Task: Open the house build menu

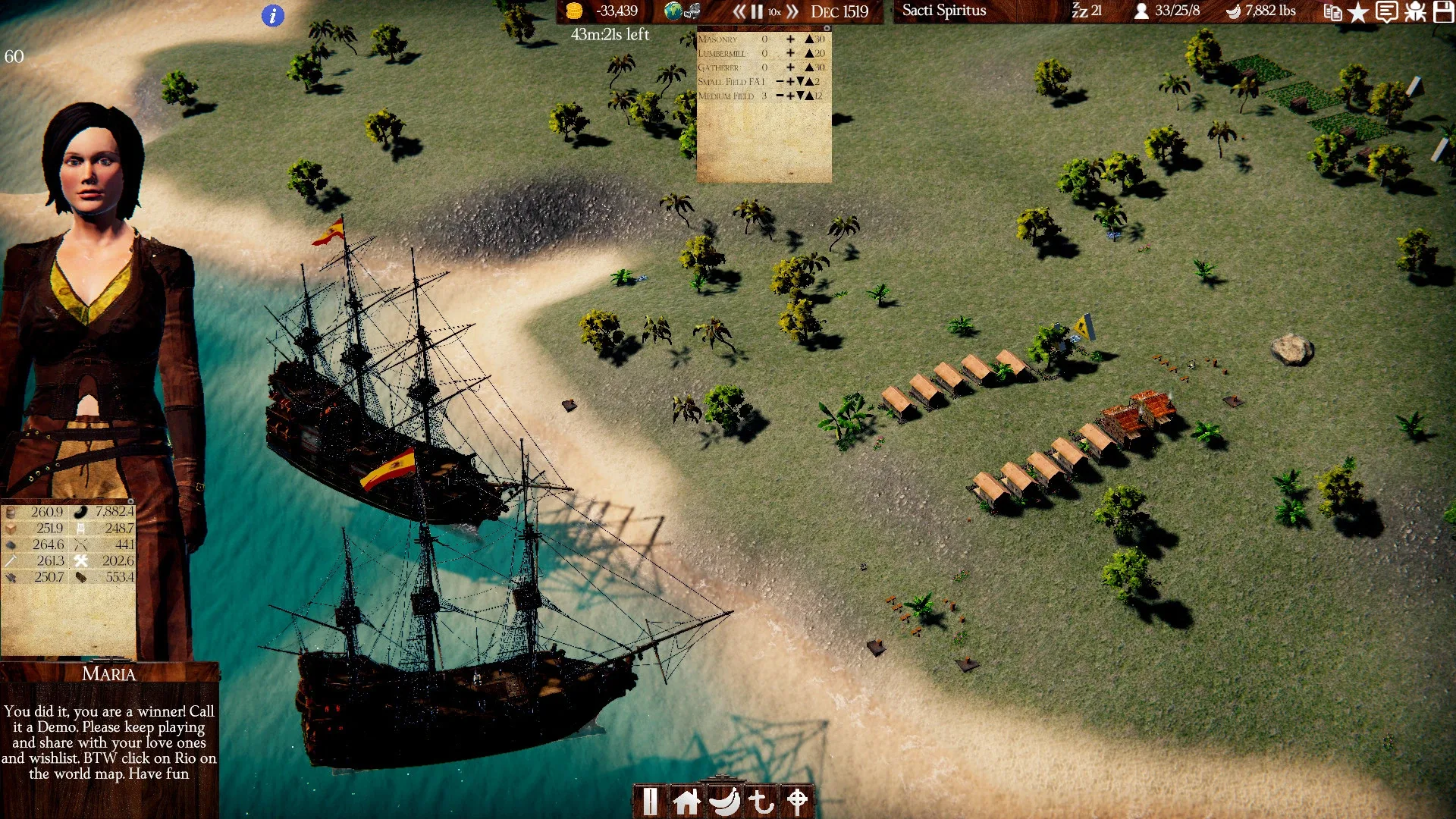Action: point(687,801)
